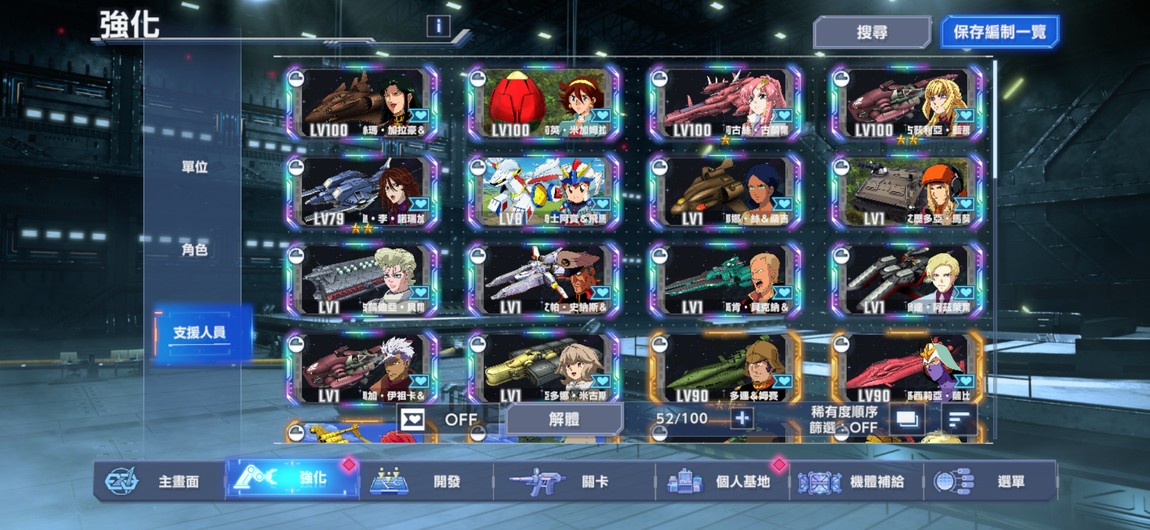Enter 個人基地 personal base

tap(722, 481)
